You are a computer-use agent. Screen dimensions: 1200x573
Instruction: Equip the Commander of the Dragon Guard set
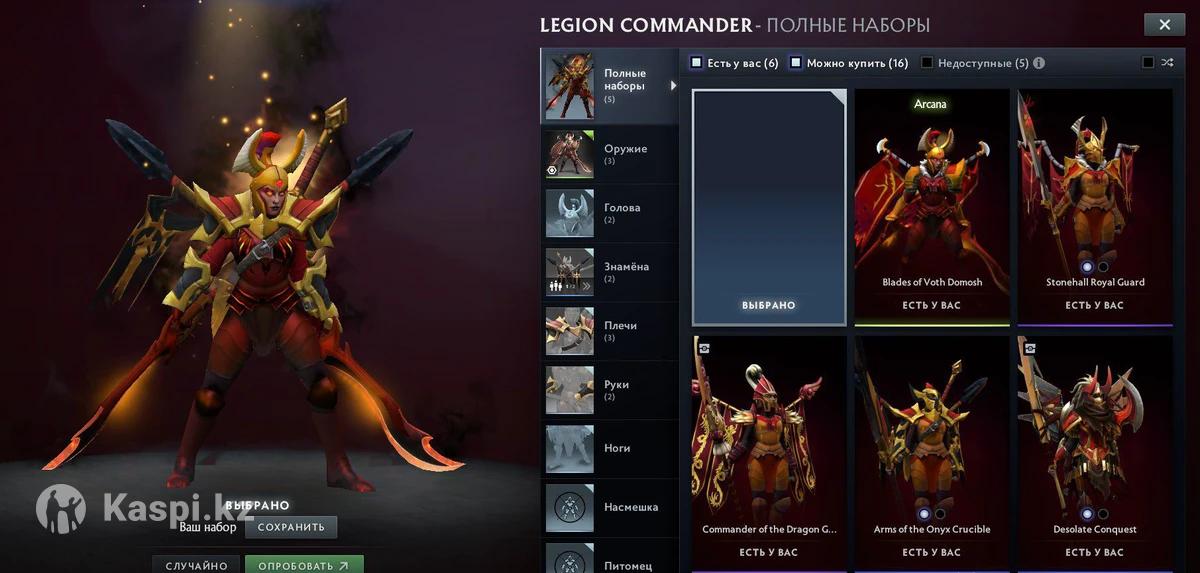[x=769, y=452]
